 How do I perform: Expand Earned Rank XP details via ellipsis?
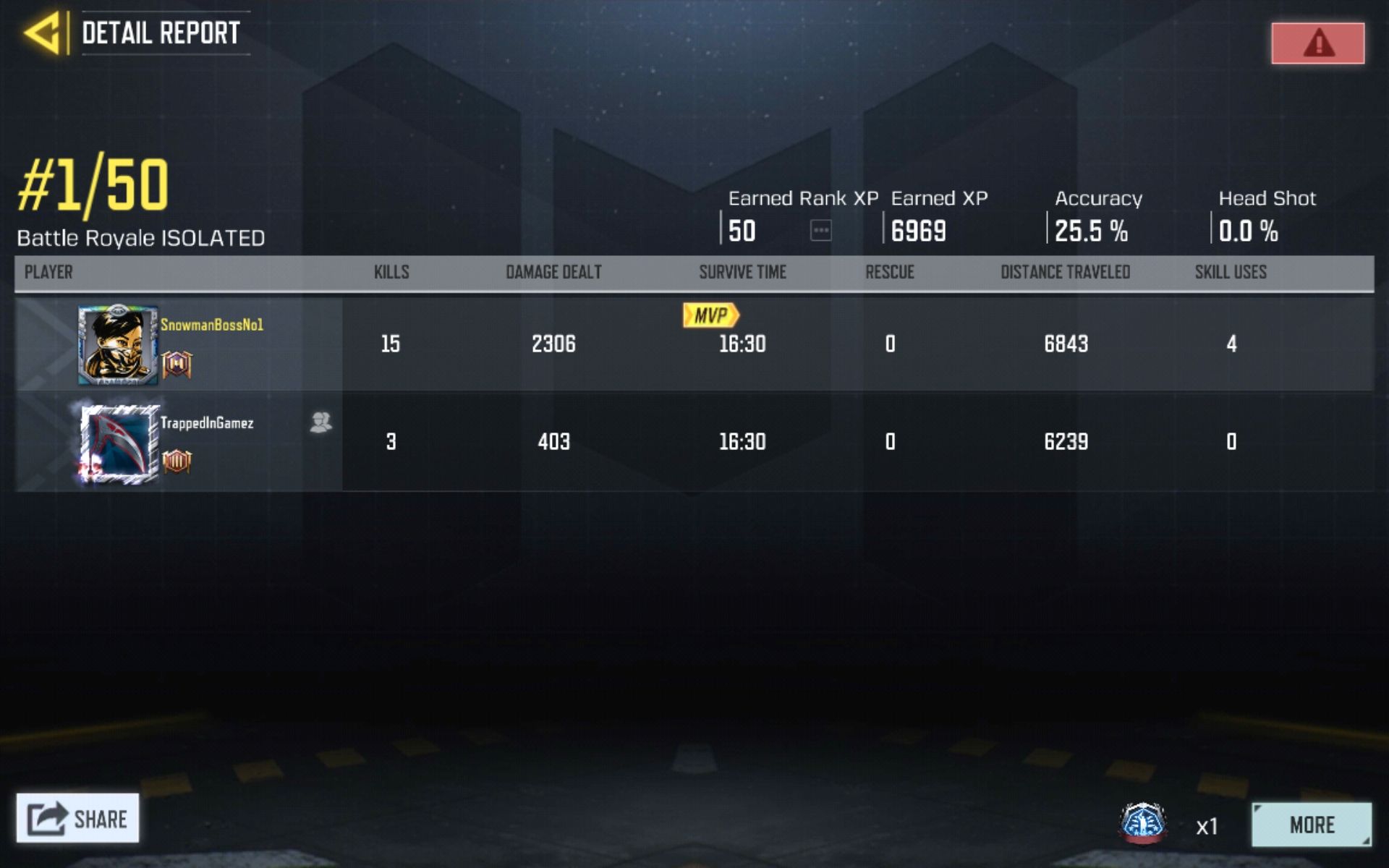click(x=821, y=231)
